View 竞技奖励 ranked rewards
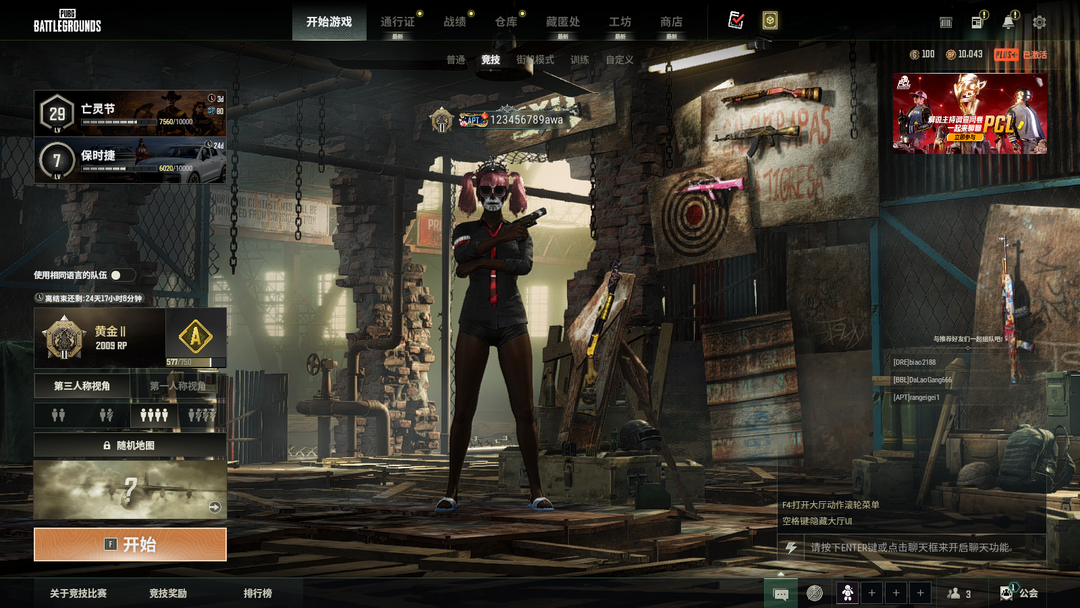Viewport: 1080px width, 608px height. click(168, 593)
